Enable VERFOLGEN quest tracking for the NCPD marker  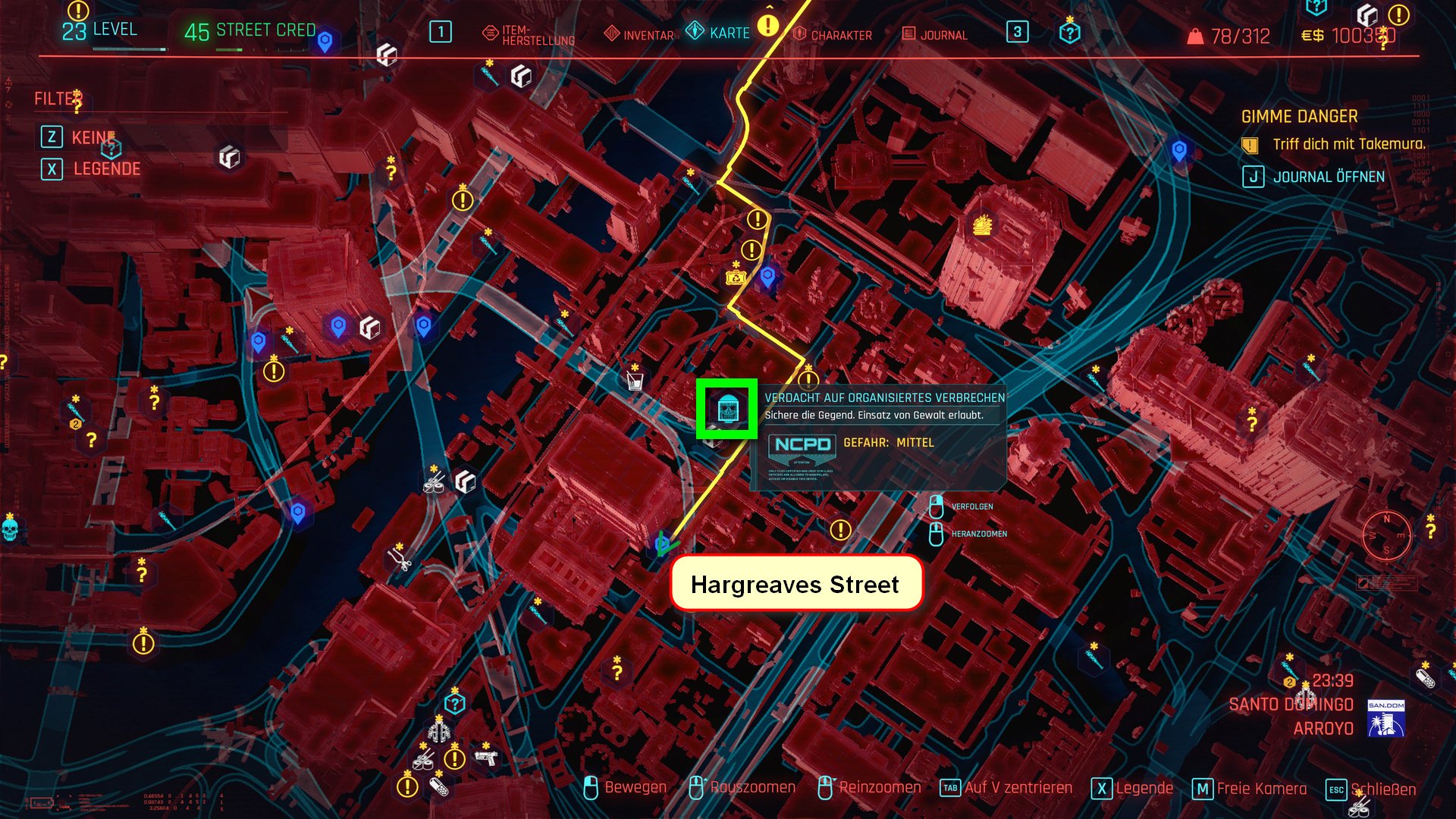tap(974, 507)
